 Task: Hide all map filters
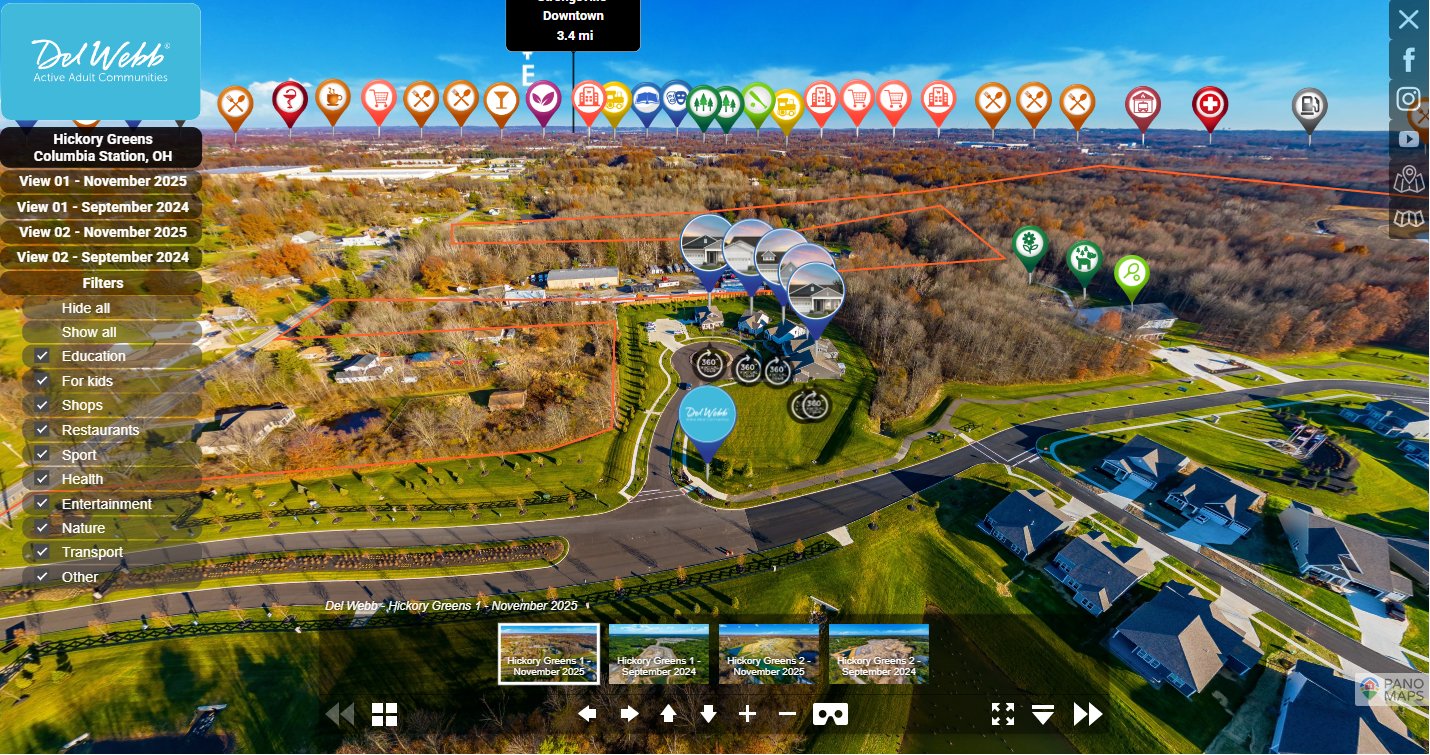tap(86, 308)
